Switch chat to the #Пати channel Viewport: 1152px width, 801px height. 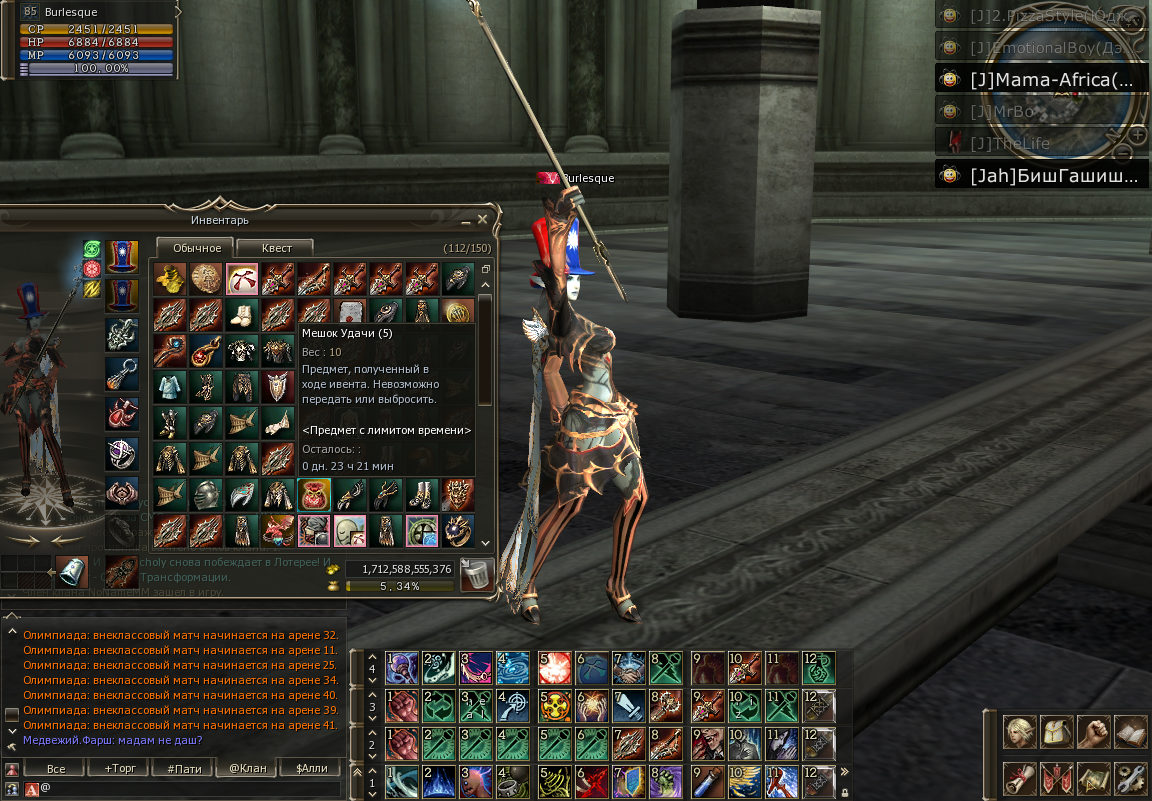pos(185,769)
